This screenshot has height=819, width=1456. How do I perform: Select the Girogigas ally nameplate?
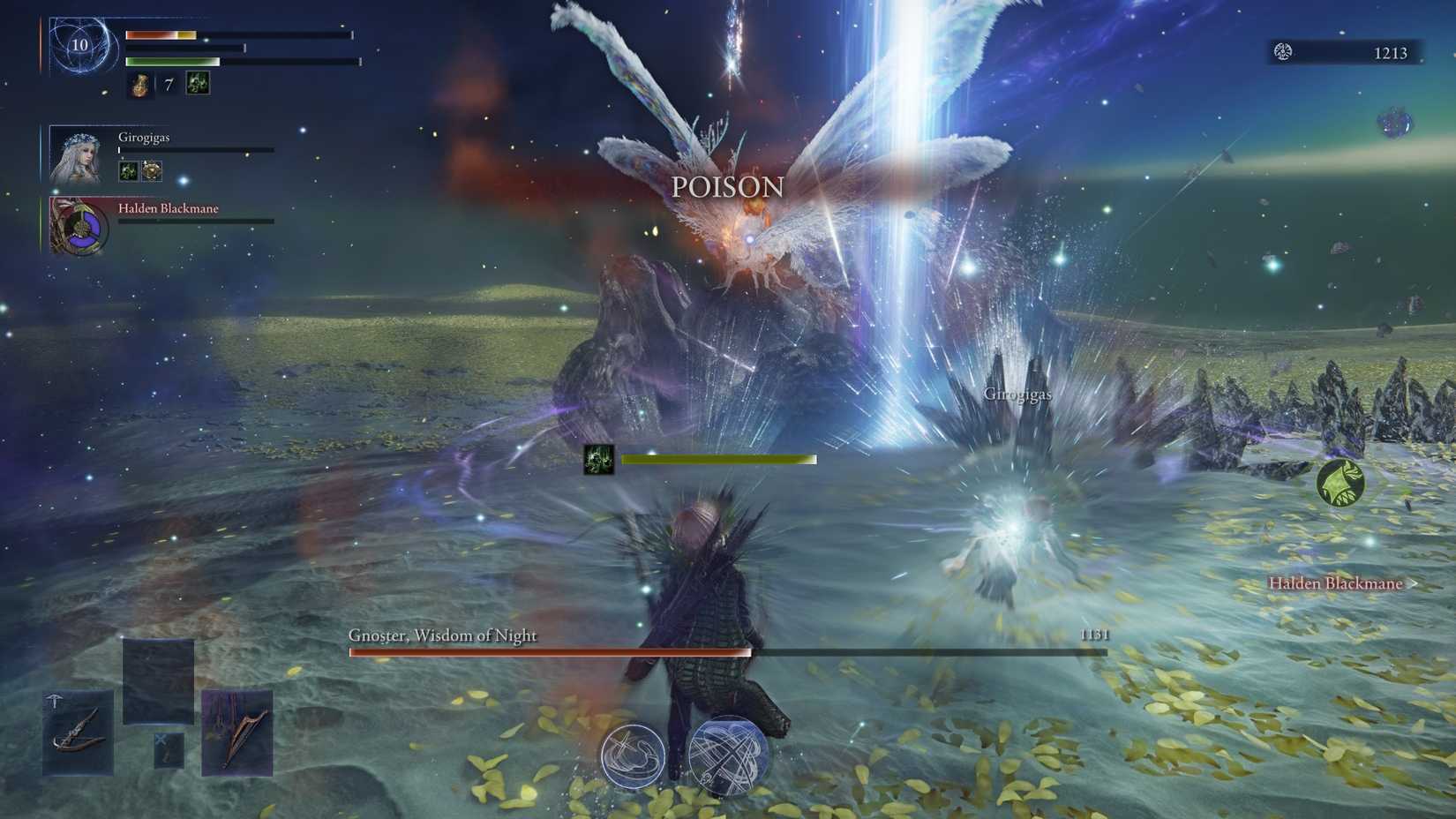(146, 138)
